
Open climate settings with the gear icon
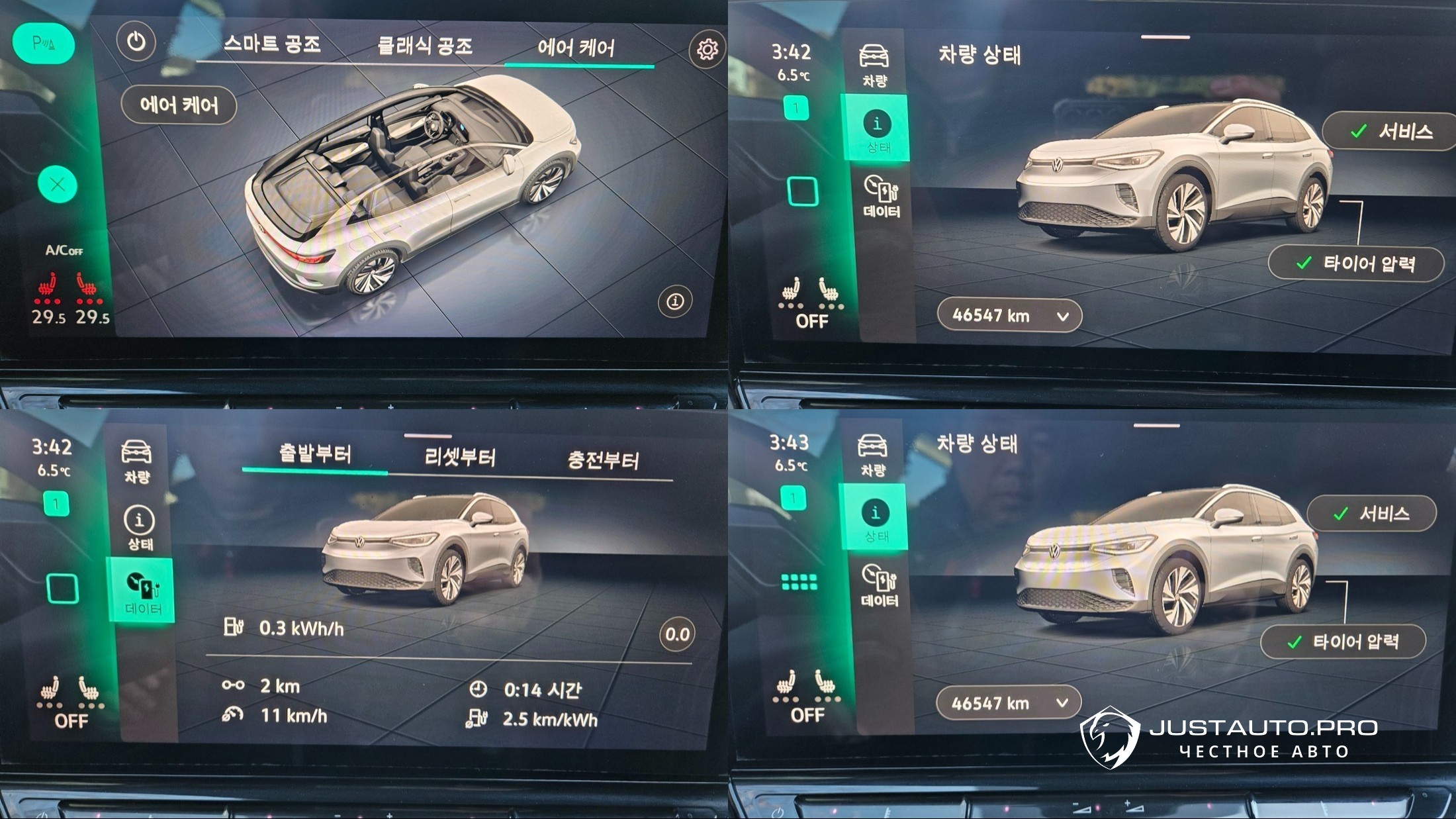[707, 50]
